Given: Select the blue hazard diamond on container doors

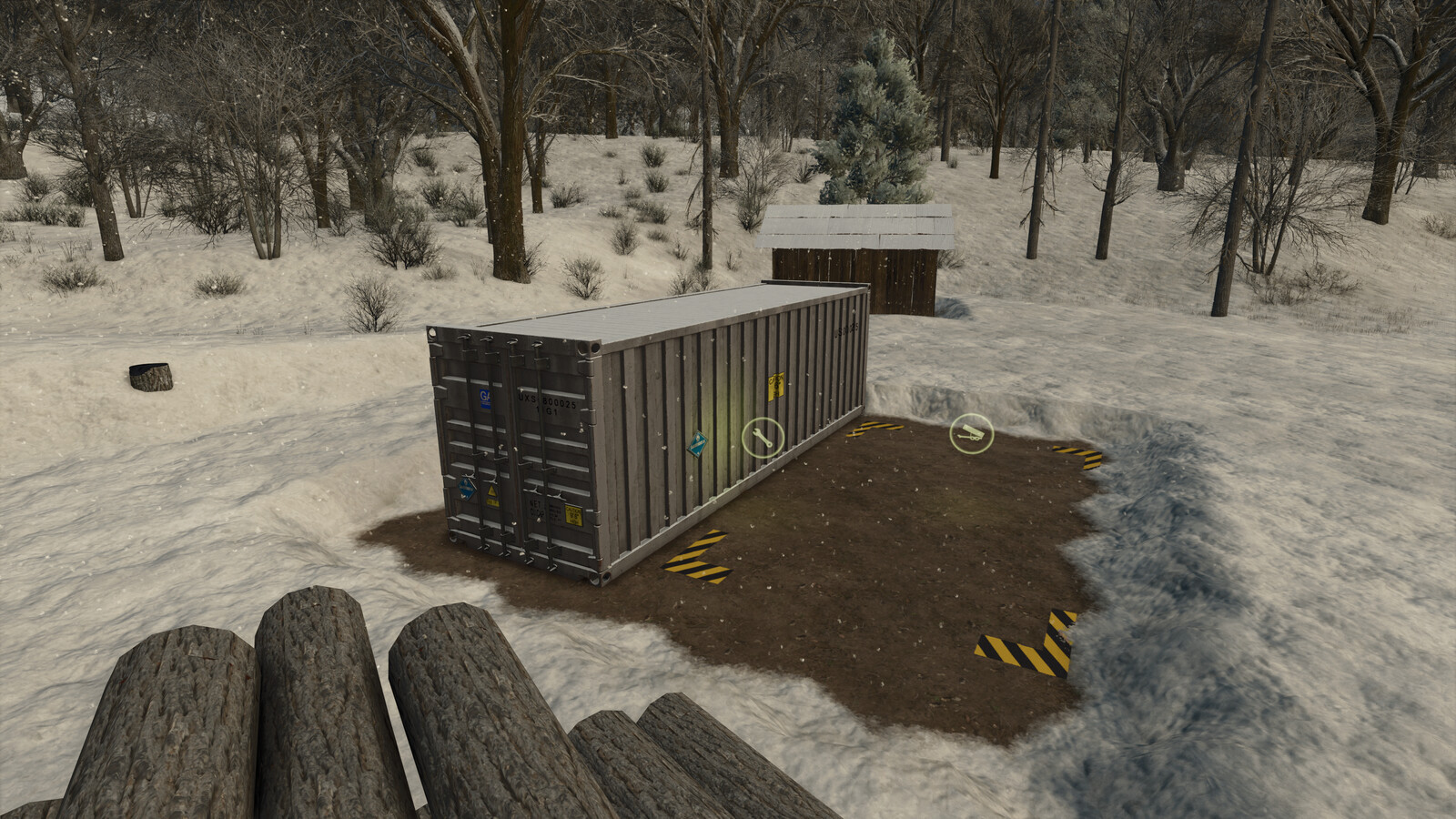Looking at the screenshot, I should (466, 489).
